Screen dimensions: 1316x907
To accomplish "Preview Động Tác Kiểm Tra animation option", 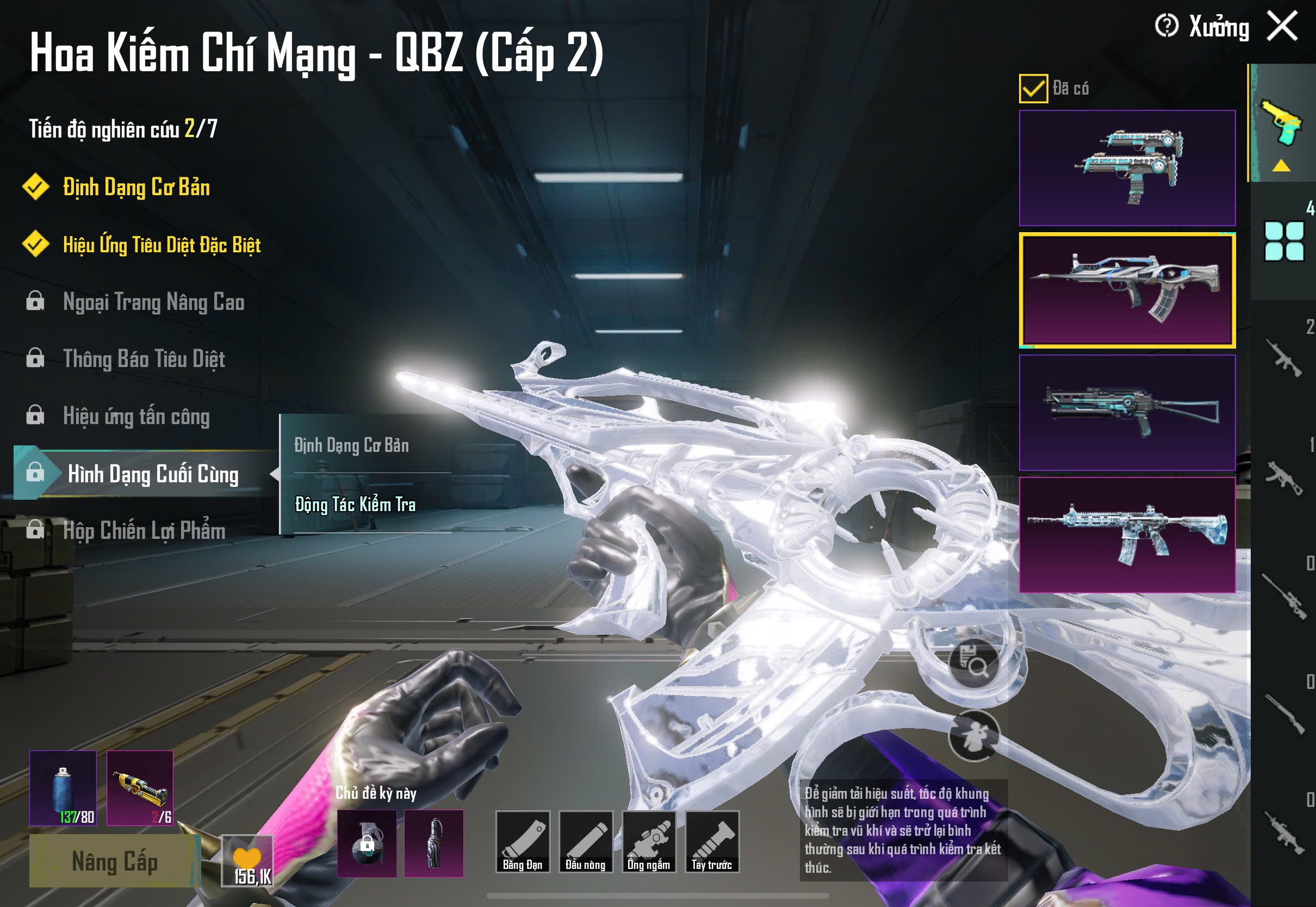I will pyautogui.click(x=355, y=505).
